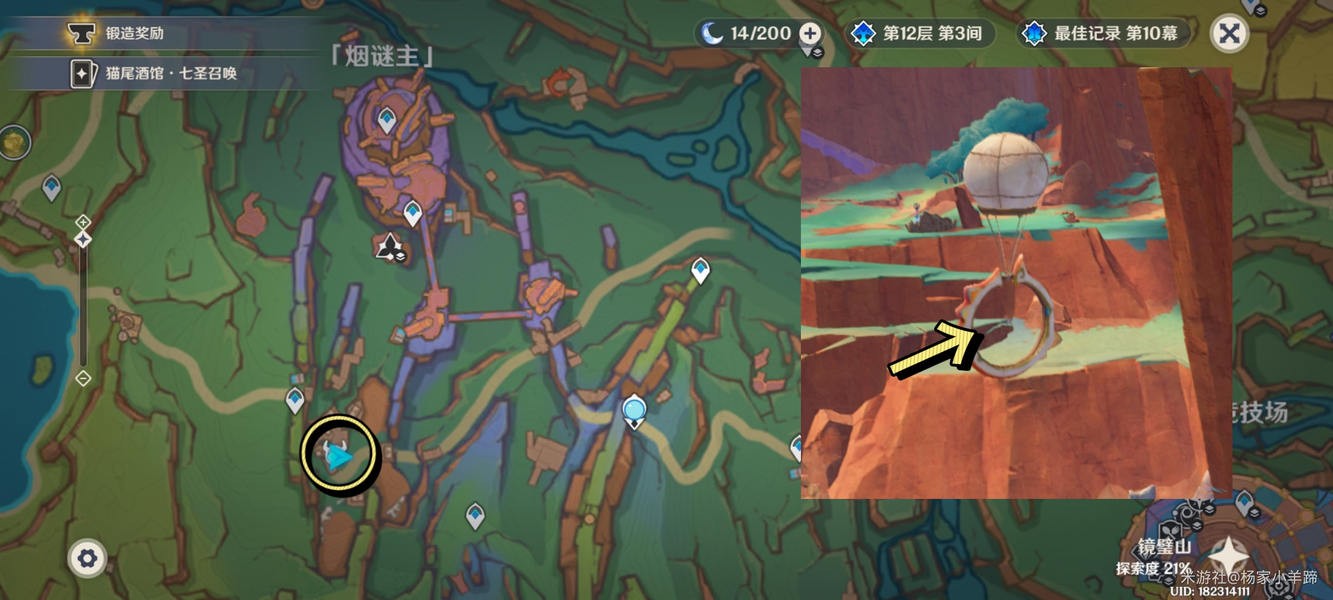Image resolution: width=1333 pixels, height=600 pixels.
Task: Zoom out with the slider minus button
Action: [x=83, y=378]
